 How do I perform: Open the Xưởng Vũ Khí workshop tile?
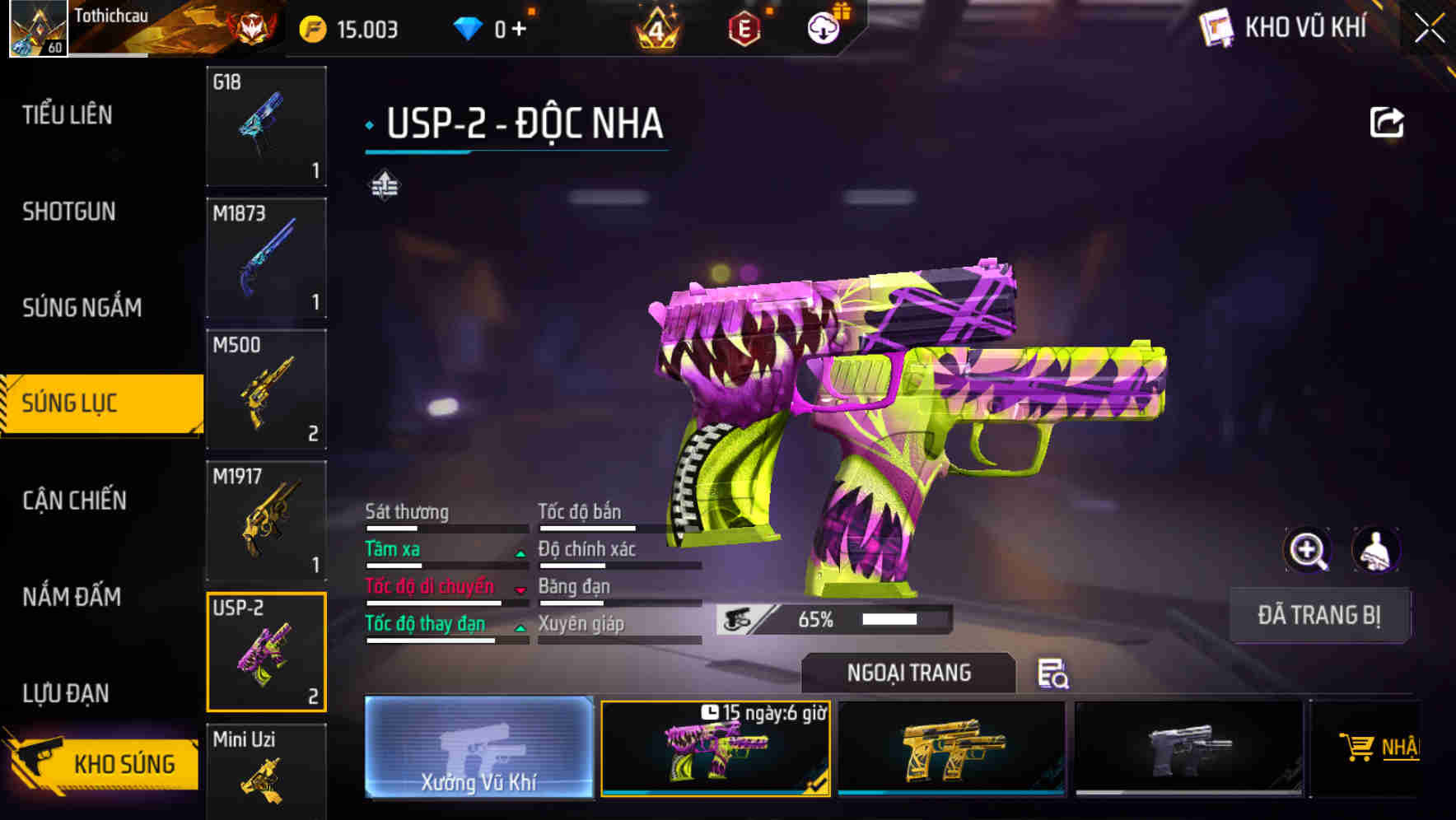(x=478, y=749)
